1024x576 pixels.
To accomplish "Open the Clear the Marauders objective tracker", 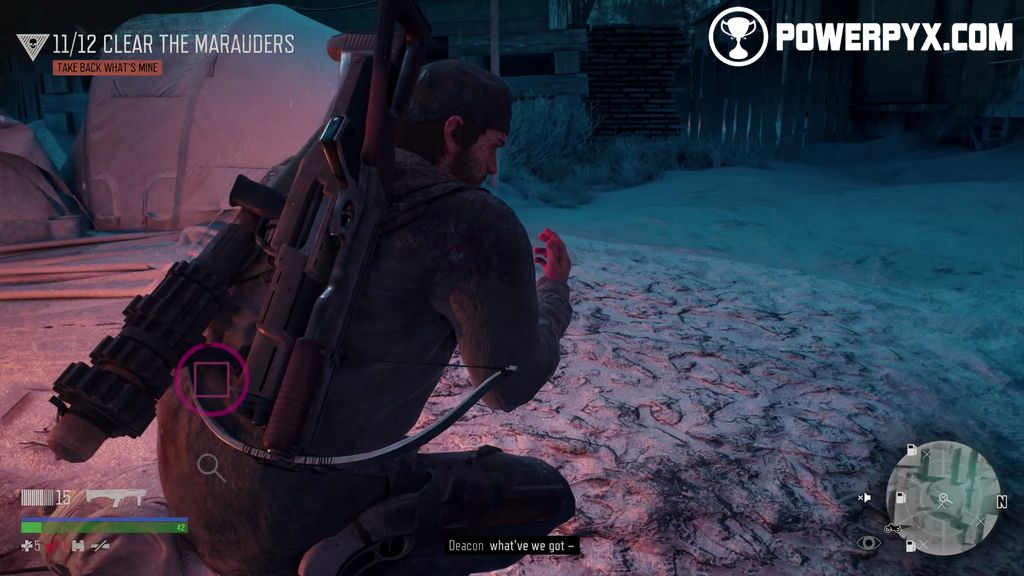I will click(x=173, y=44).
